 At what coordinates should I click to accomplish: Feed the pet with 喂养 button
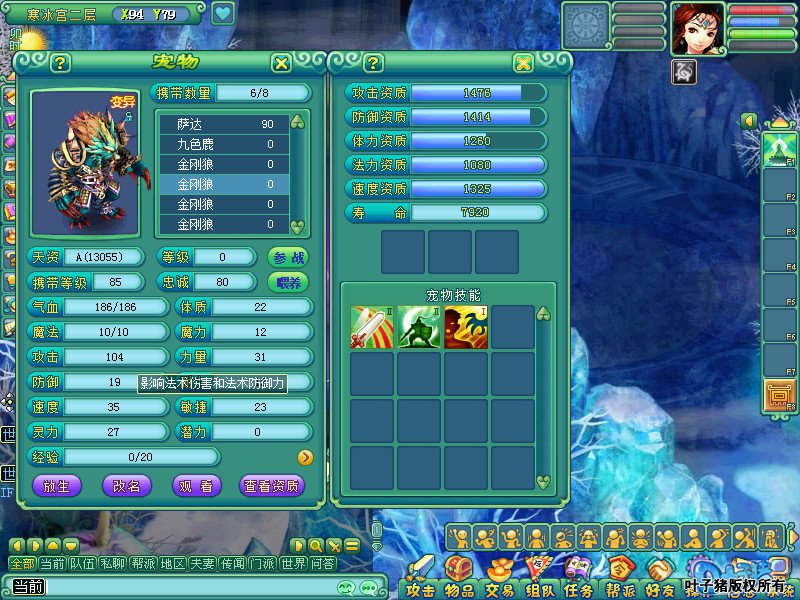(287, 282)
